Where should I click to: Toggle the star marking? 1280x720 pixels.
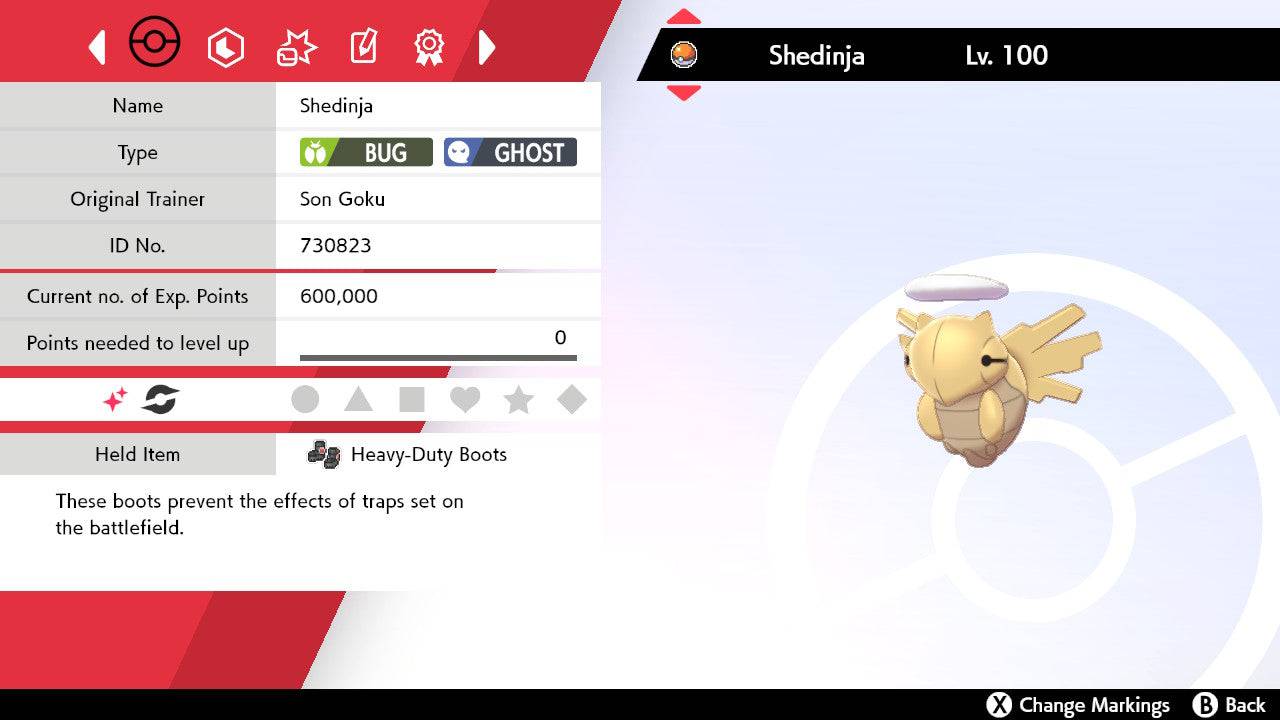coord(518,400)
